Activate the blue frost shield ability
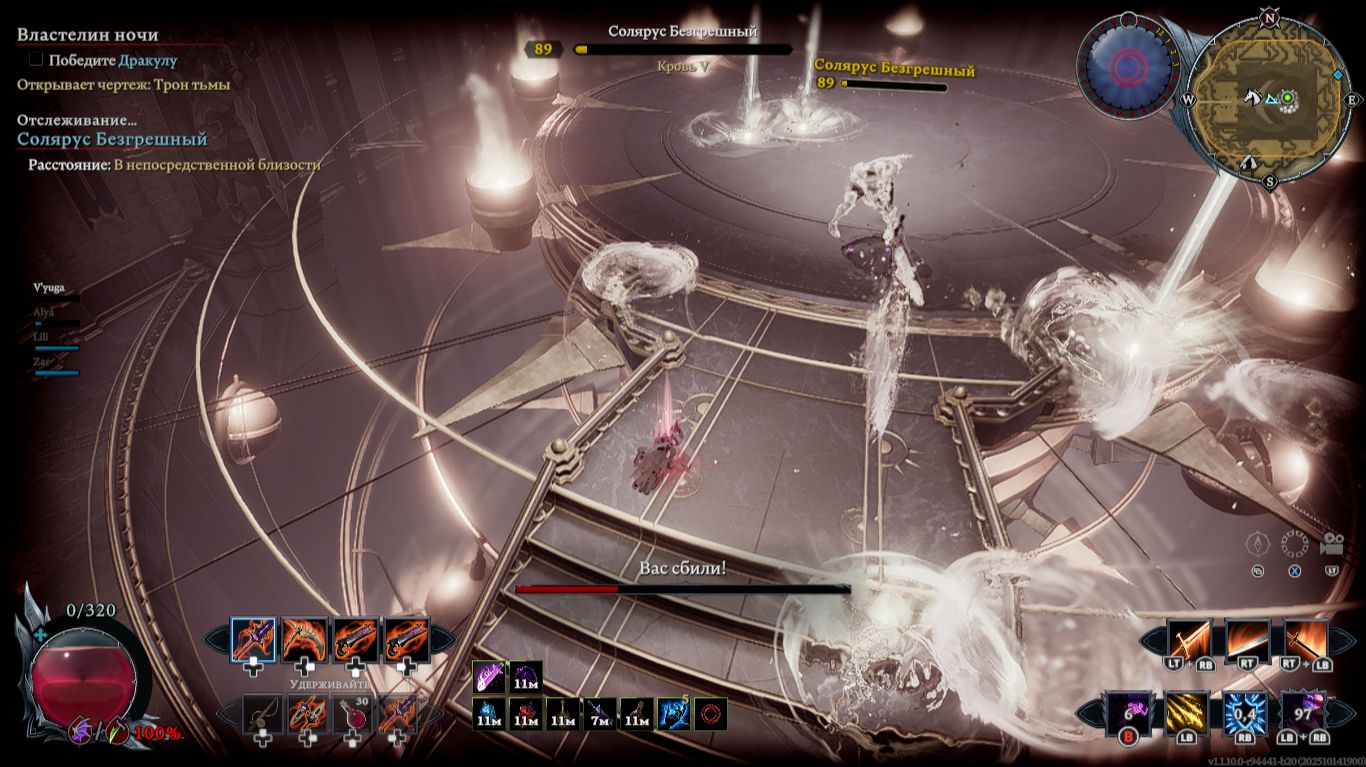Screen dimensions: 1366x767 (1245, 713)
